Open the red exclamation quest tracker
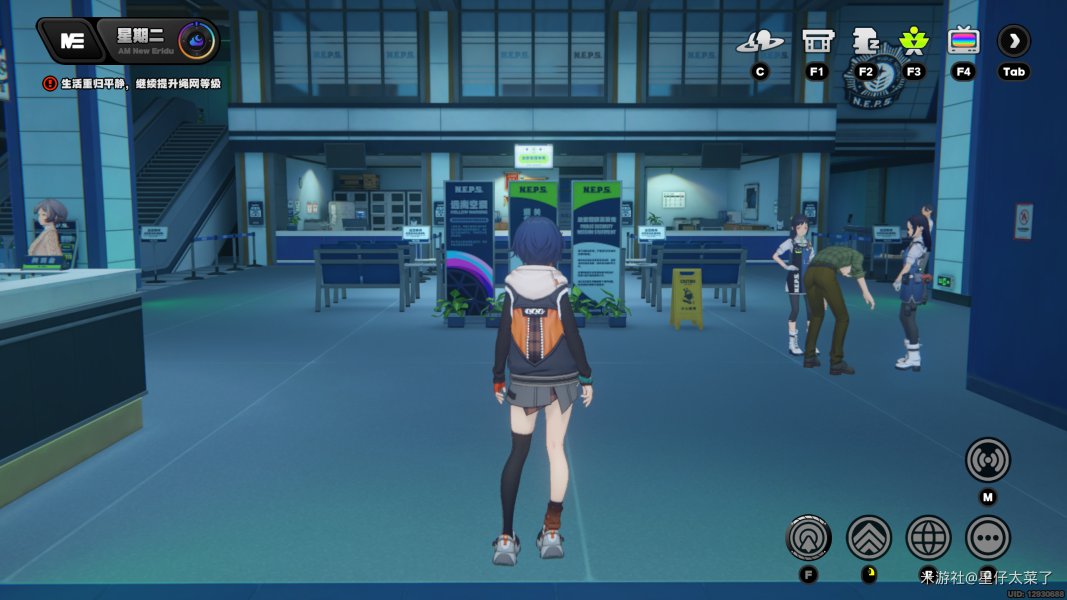 (50, 84)
